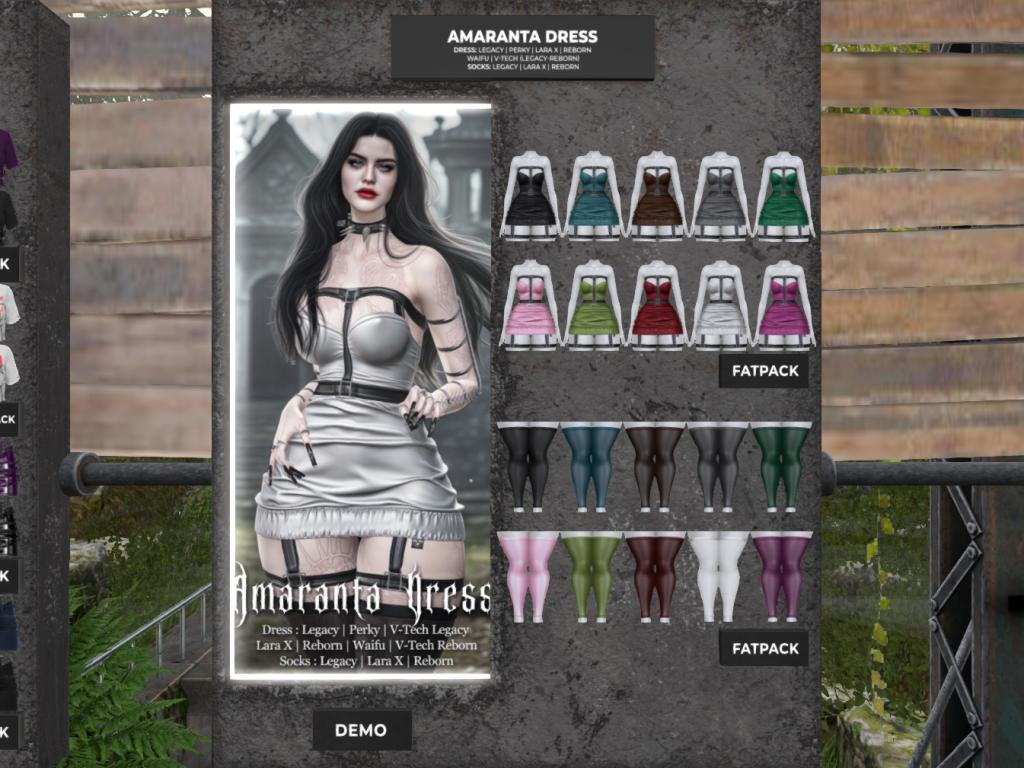Pick the brown socks
Image resolution: width=1024 pixels, height=768 pixels.
[x=655, y=467]
